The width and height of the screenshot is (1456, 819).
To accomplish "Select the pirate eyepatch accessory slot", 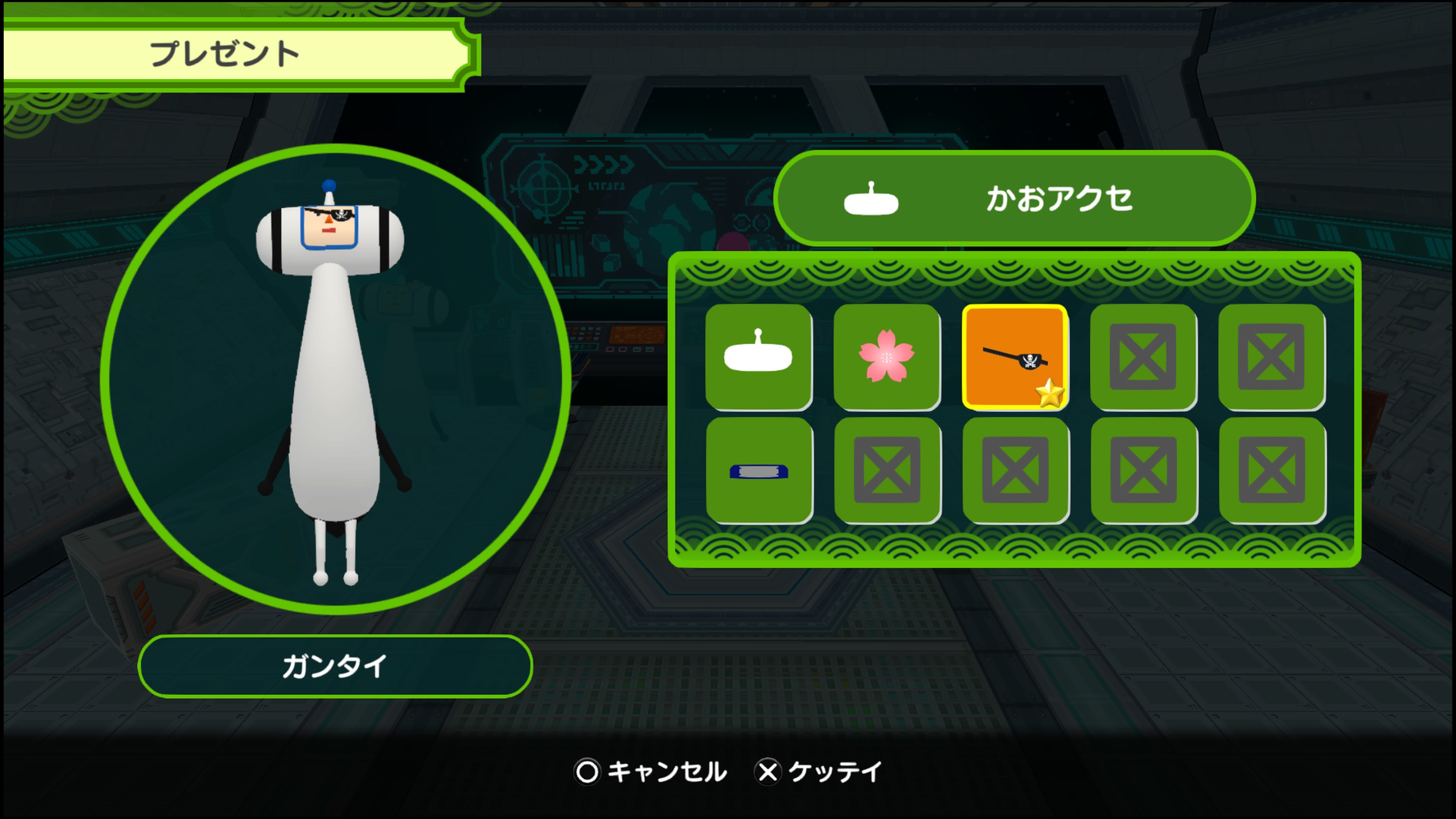I will click(x=1015, y=357).
